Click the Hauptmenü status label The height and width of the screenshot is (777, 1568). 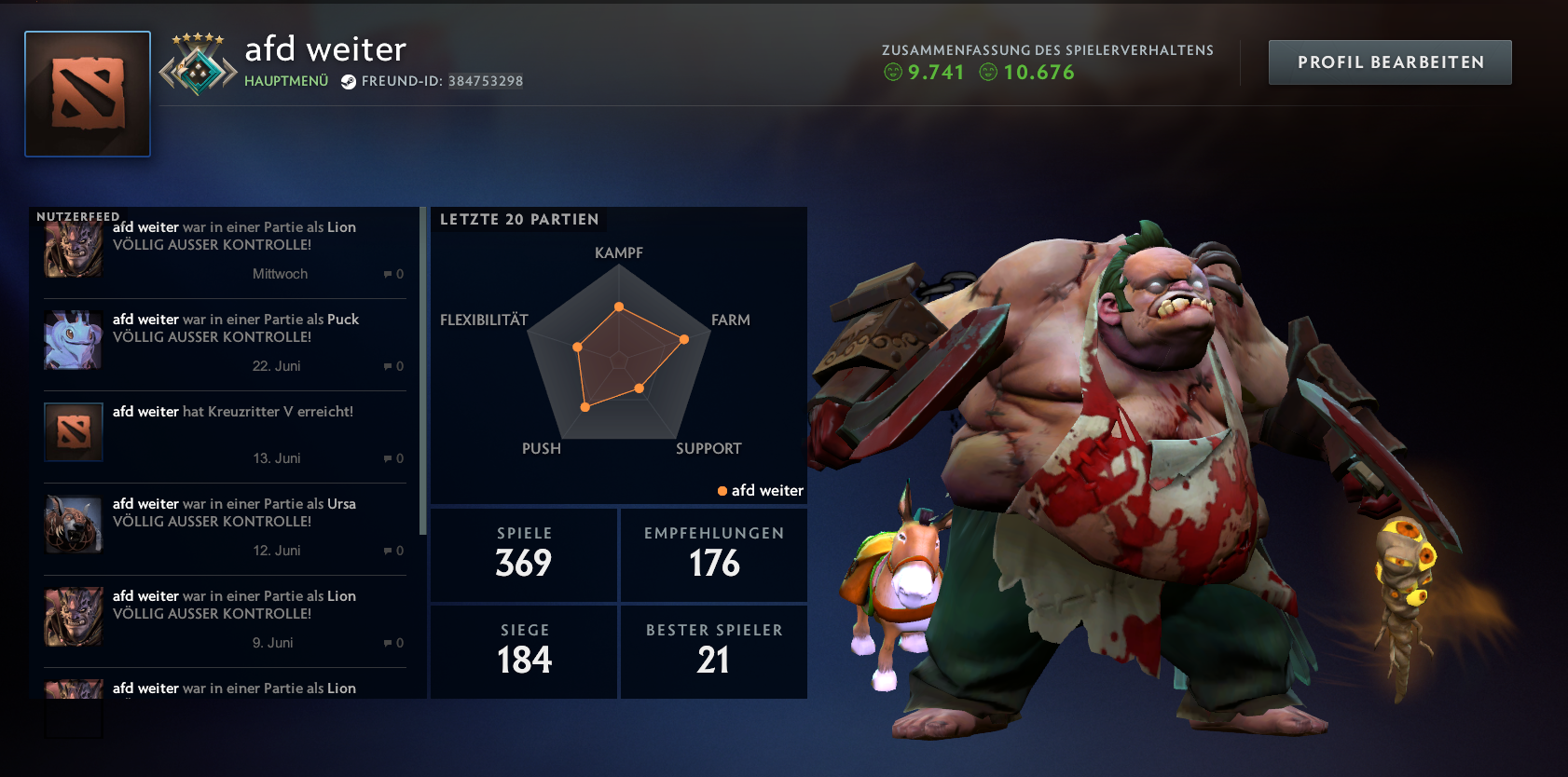(x=286, y=81)
